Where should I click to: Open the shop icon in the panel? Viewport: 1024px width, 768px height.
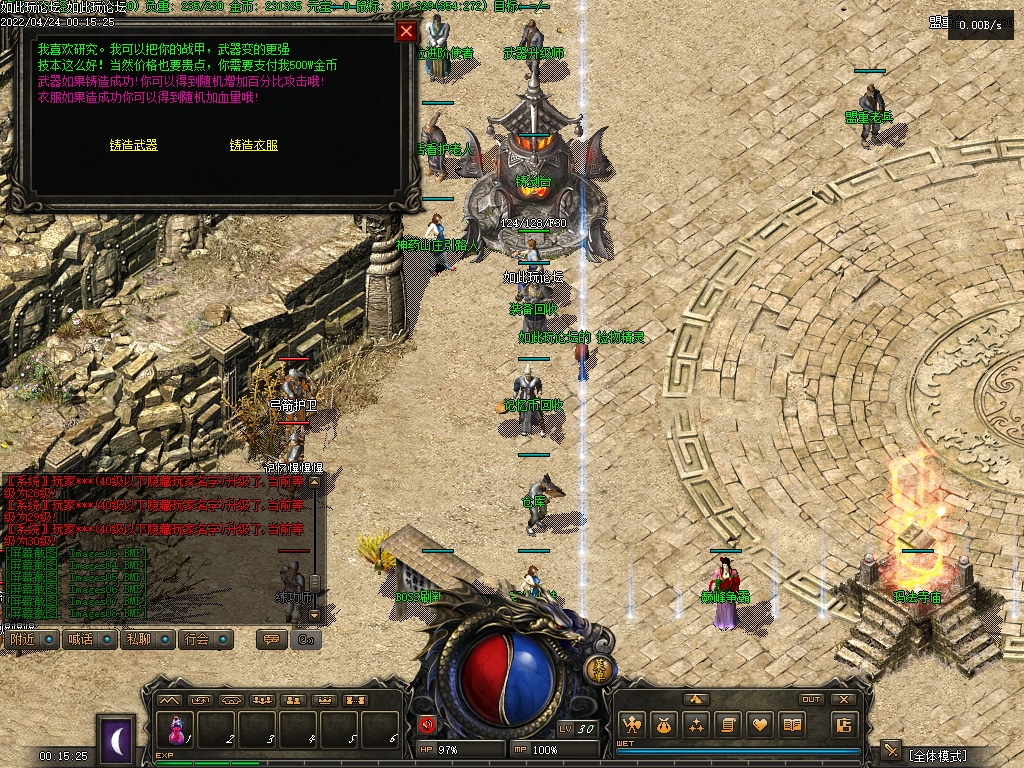(845, 725)
